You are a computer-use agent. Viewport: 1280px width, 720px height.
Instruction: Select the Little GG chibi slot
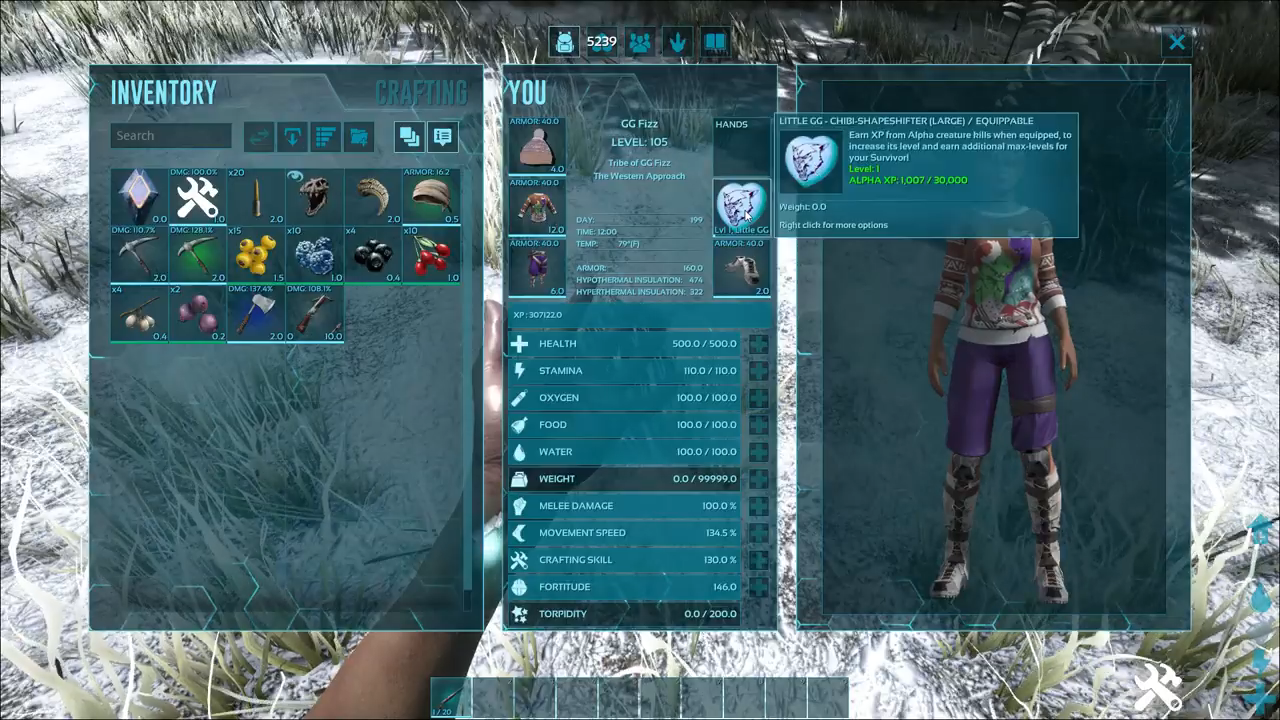pyautogui.click(x=741, y=208)
